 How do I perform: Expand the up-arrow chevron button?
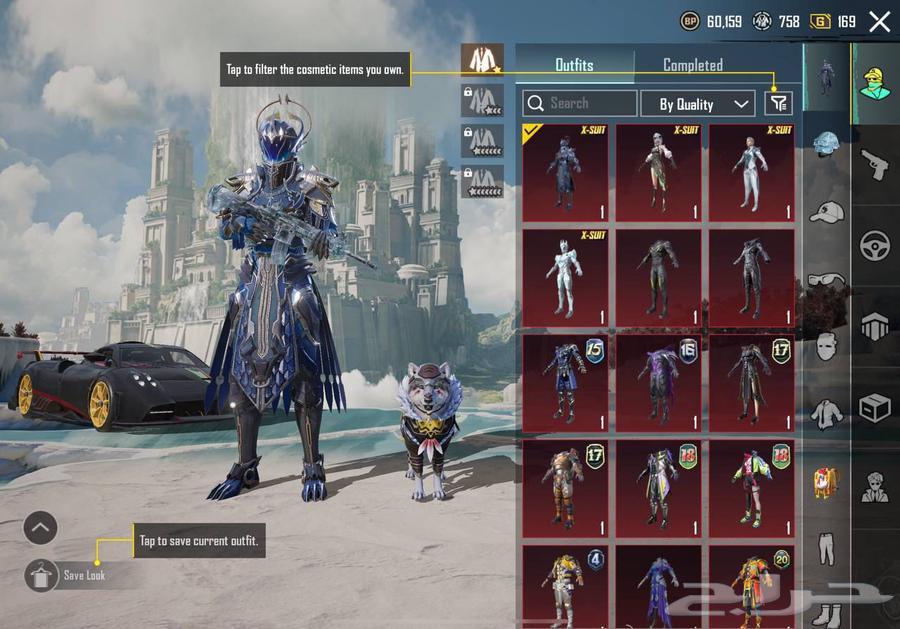pyautogui.click(x=41, y=527)
